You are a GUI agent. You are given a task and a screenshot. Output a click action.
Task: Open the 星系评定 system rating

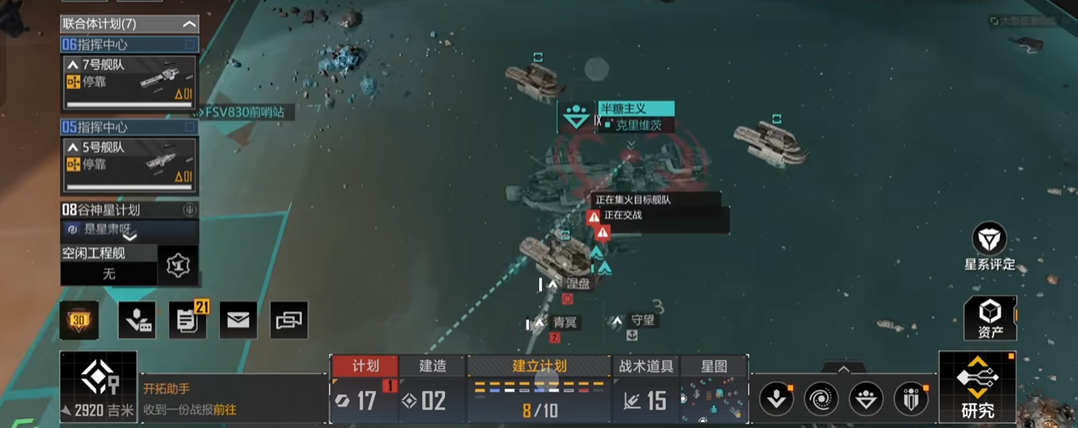(x=989, y=247)
